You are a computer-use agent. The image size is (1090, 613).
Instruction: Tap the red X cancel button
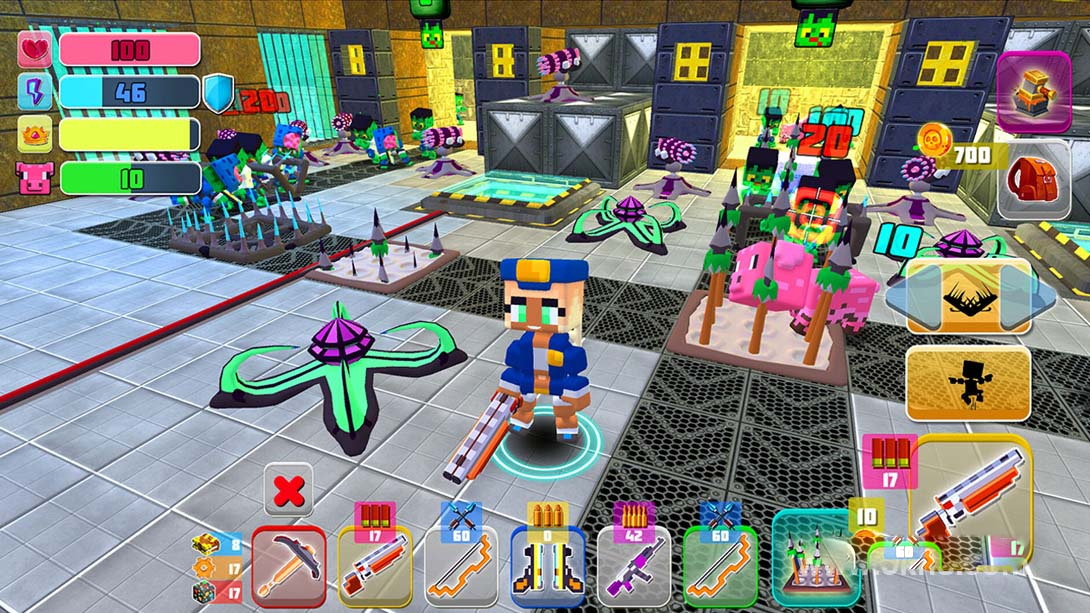click(288, 490)
